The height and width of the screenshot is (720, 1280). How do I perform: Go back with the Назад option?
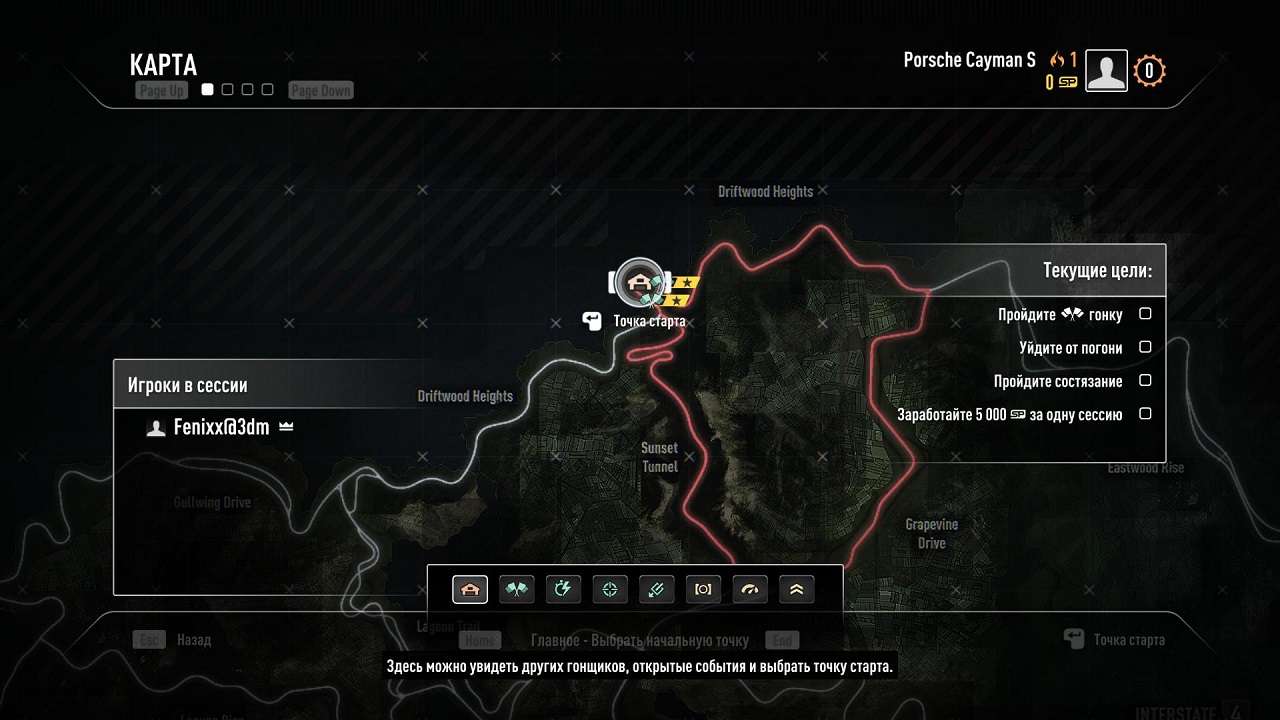pyautogui.click(x=193, y=640)
